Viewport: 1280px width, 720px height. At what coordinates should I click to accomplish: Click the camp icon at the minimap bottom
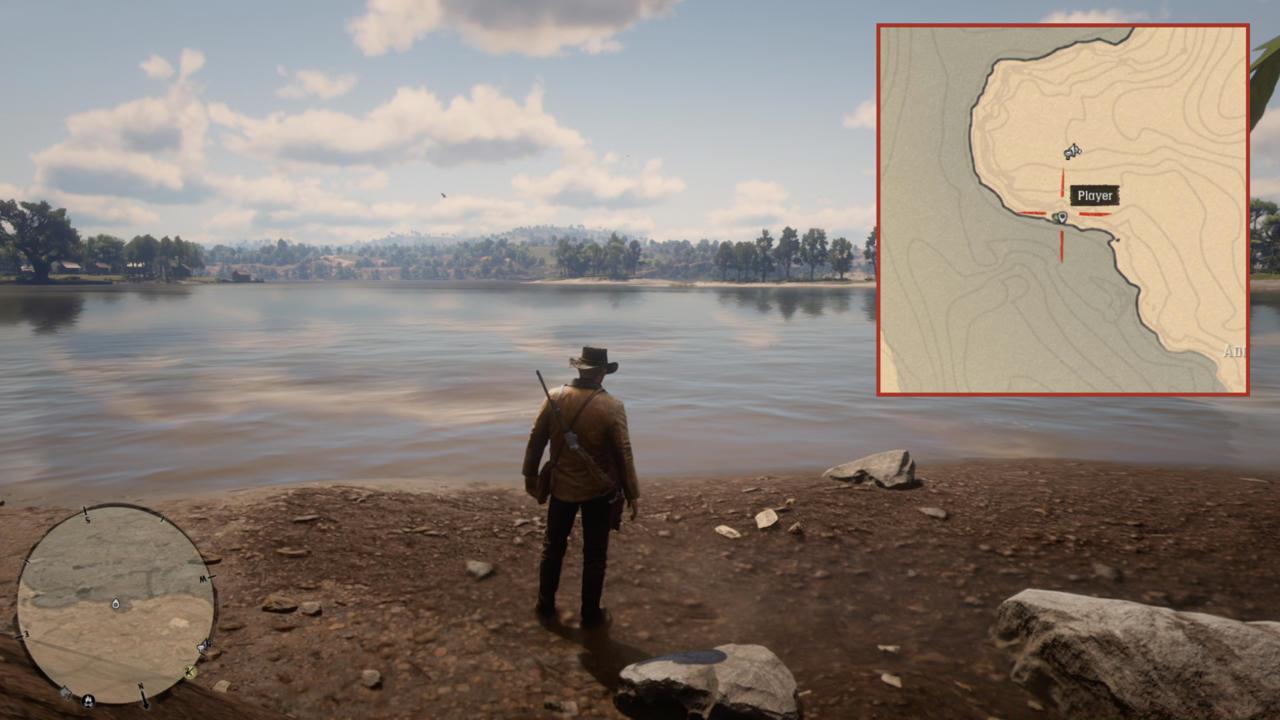coord(88,700)
